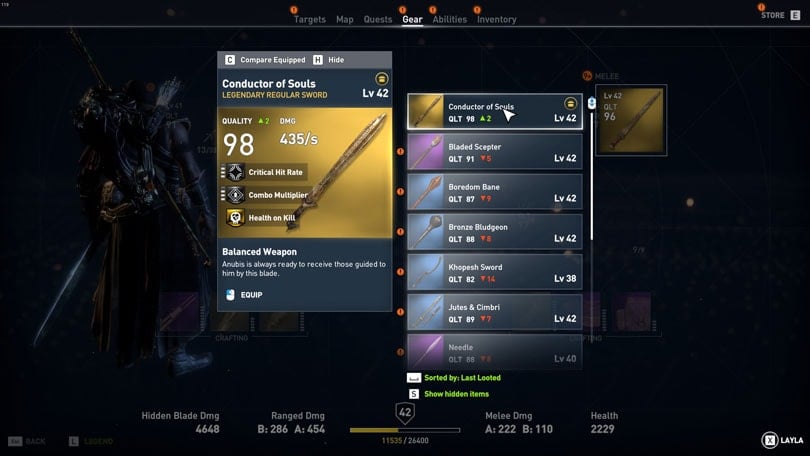Select the Boredom Bane weapon row
Image resolution: width=810 pixels, height=456 pixels.
(494, 192)
